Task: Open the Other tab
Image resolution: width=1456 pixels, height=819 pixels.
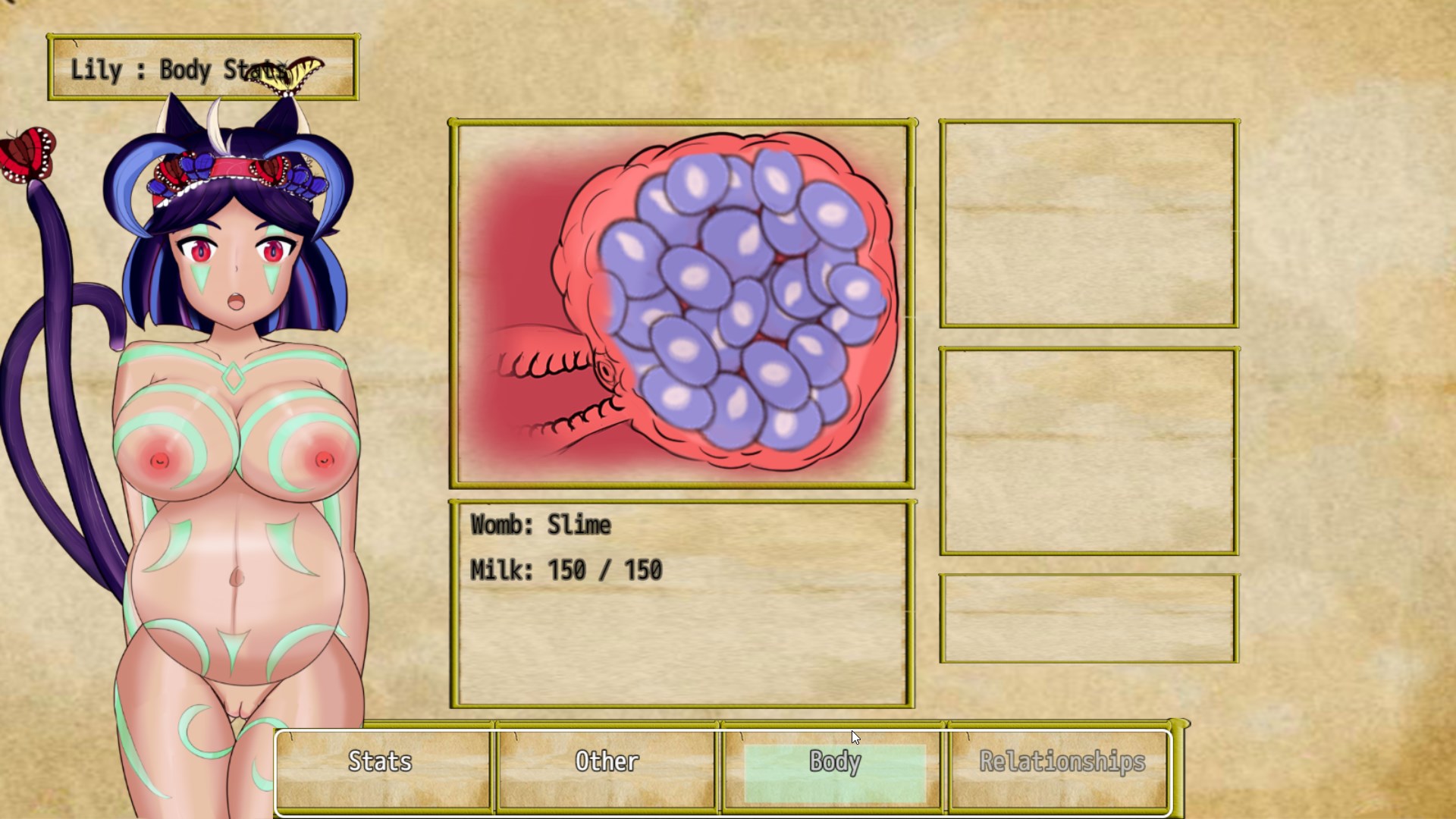Action: 607,762
